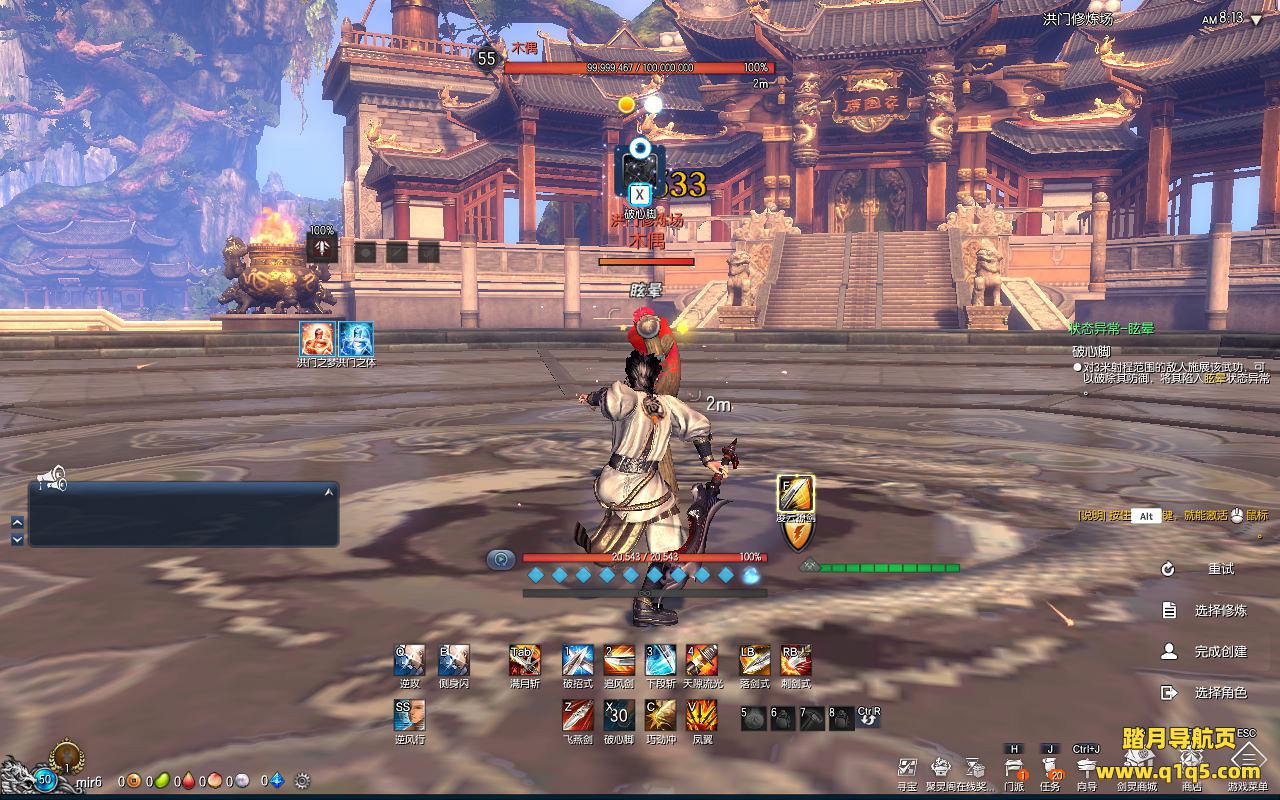The image size is (1280, 800).
Task: Click the 刺剑式 skill icon
Action: click(796, 660)
